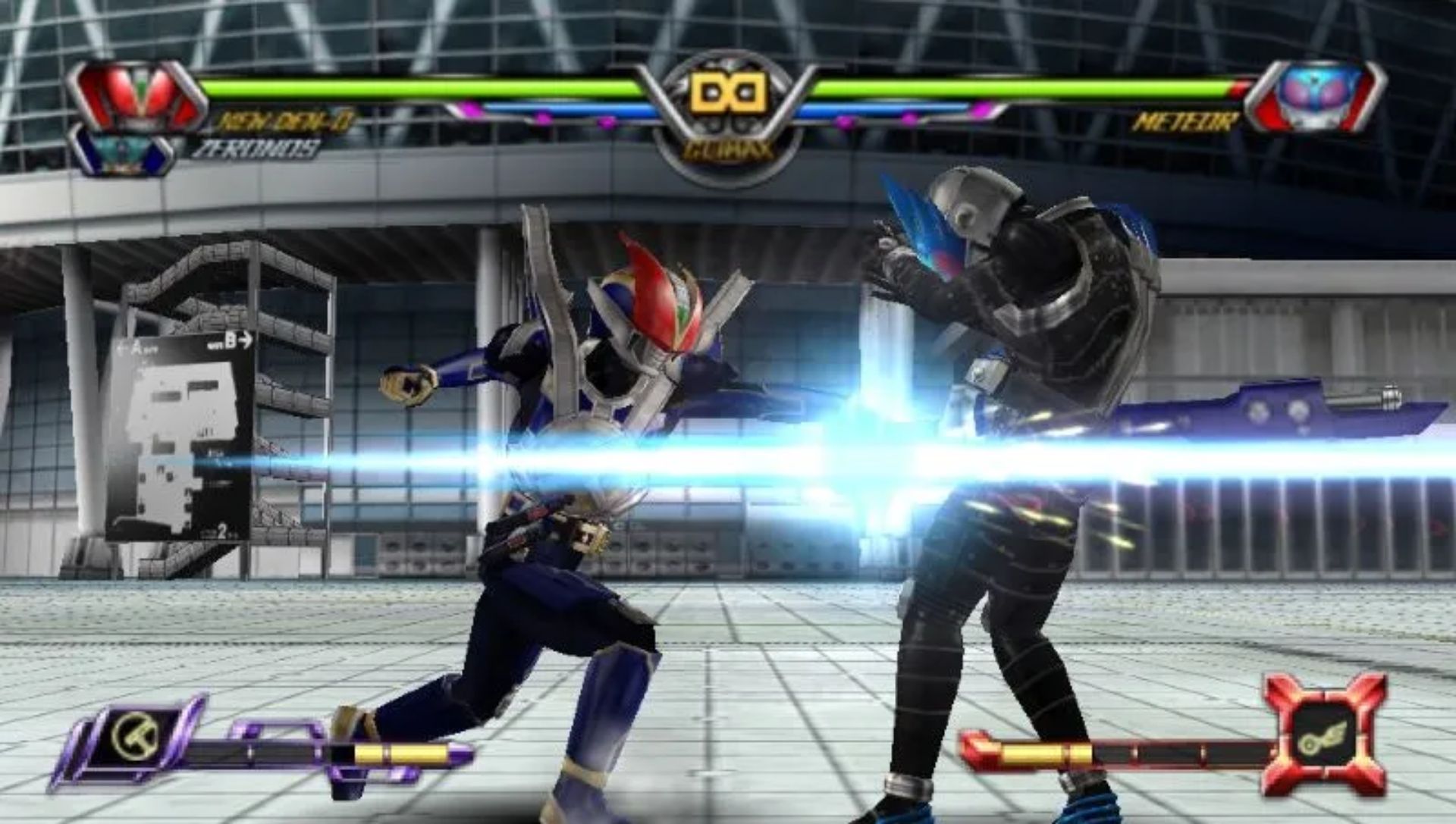This screenshot has width=1456, height=824.
Task: Activate the red winged-key gauge emblem
Action: [1325, 735]
